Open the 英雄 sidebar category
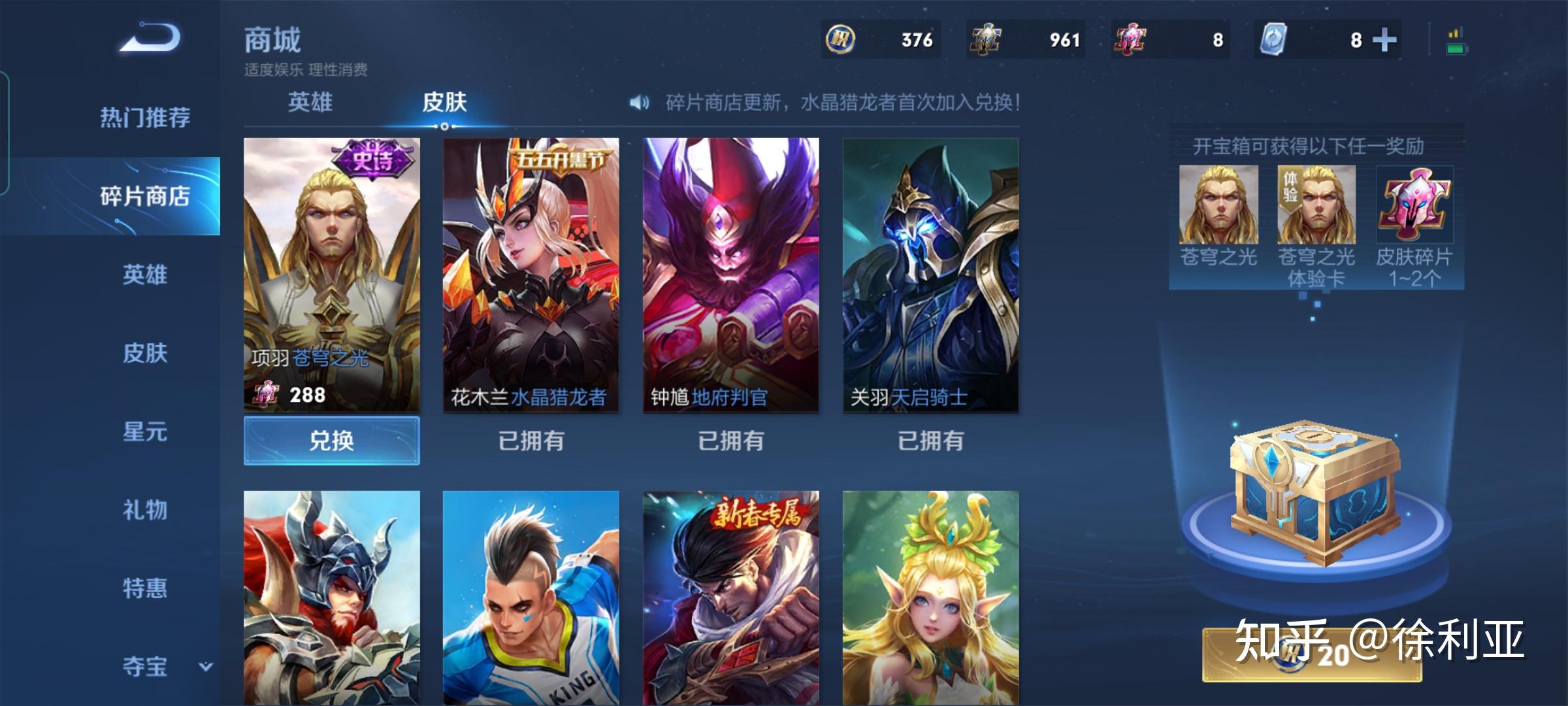The image size is (1568, 706). [x=145, y=275]
